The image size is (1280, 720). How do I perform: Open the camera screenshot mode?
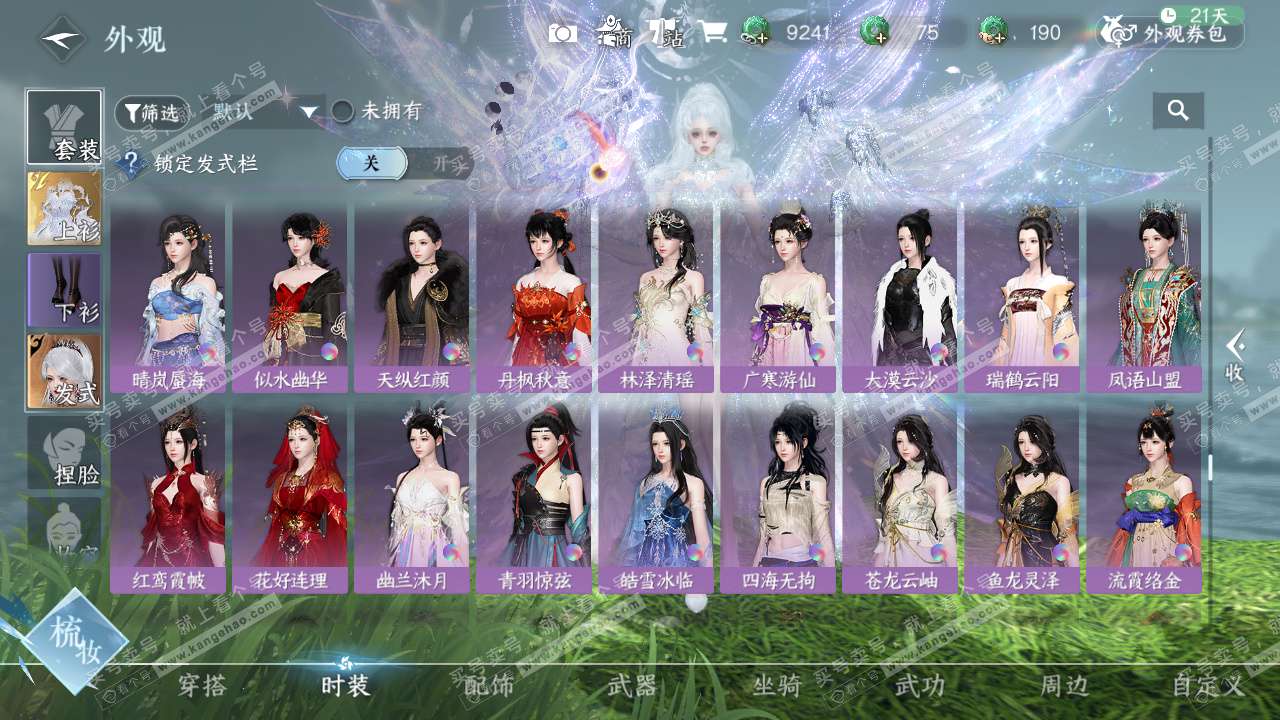pos(563,33)
